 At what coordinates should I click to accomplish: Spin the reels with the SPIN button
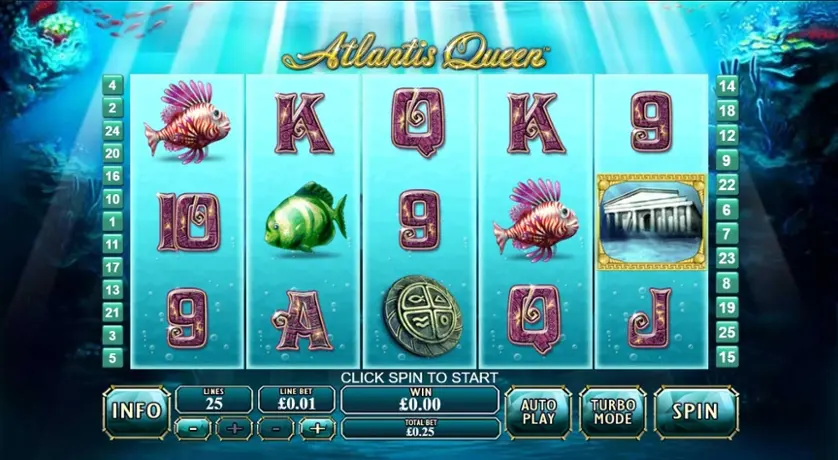click(x=695, y=411)
